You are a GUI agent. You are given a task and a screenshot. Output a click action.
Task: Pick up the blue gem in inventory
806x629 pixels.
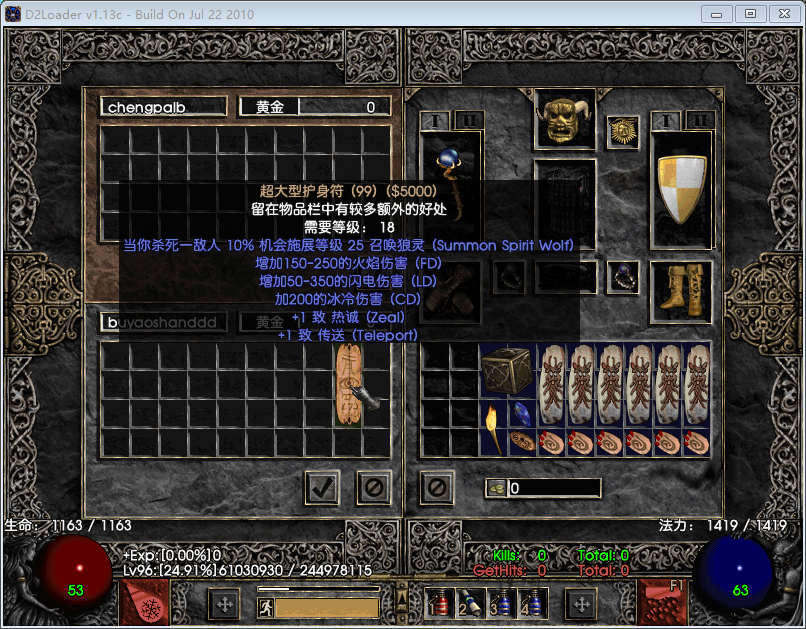[x=522, y=413]
